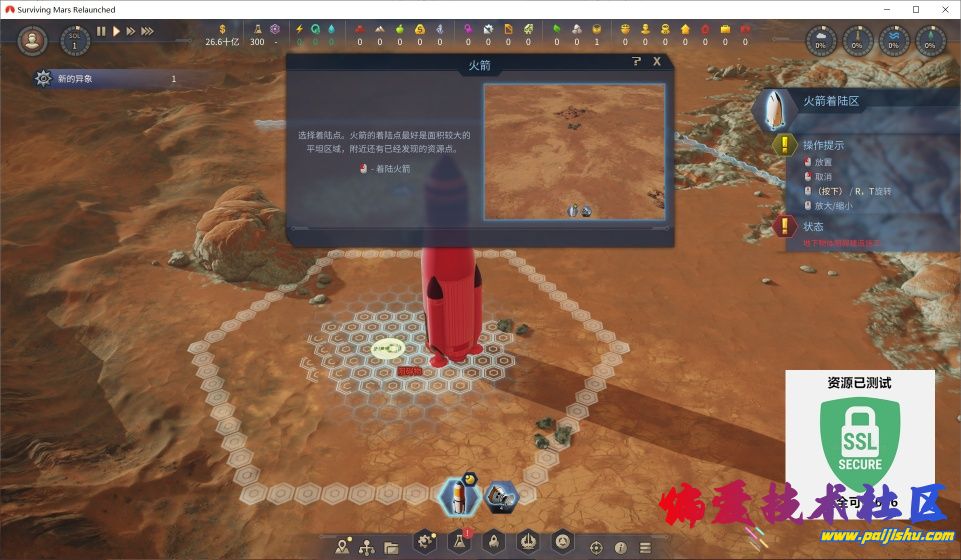Set game speed to double fast-forward
This screenshot has height=560, width=961.
130,32
